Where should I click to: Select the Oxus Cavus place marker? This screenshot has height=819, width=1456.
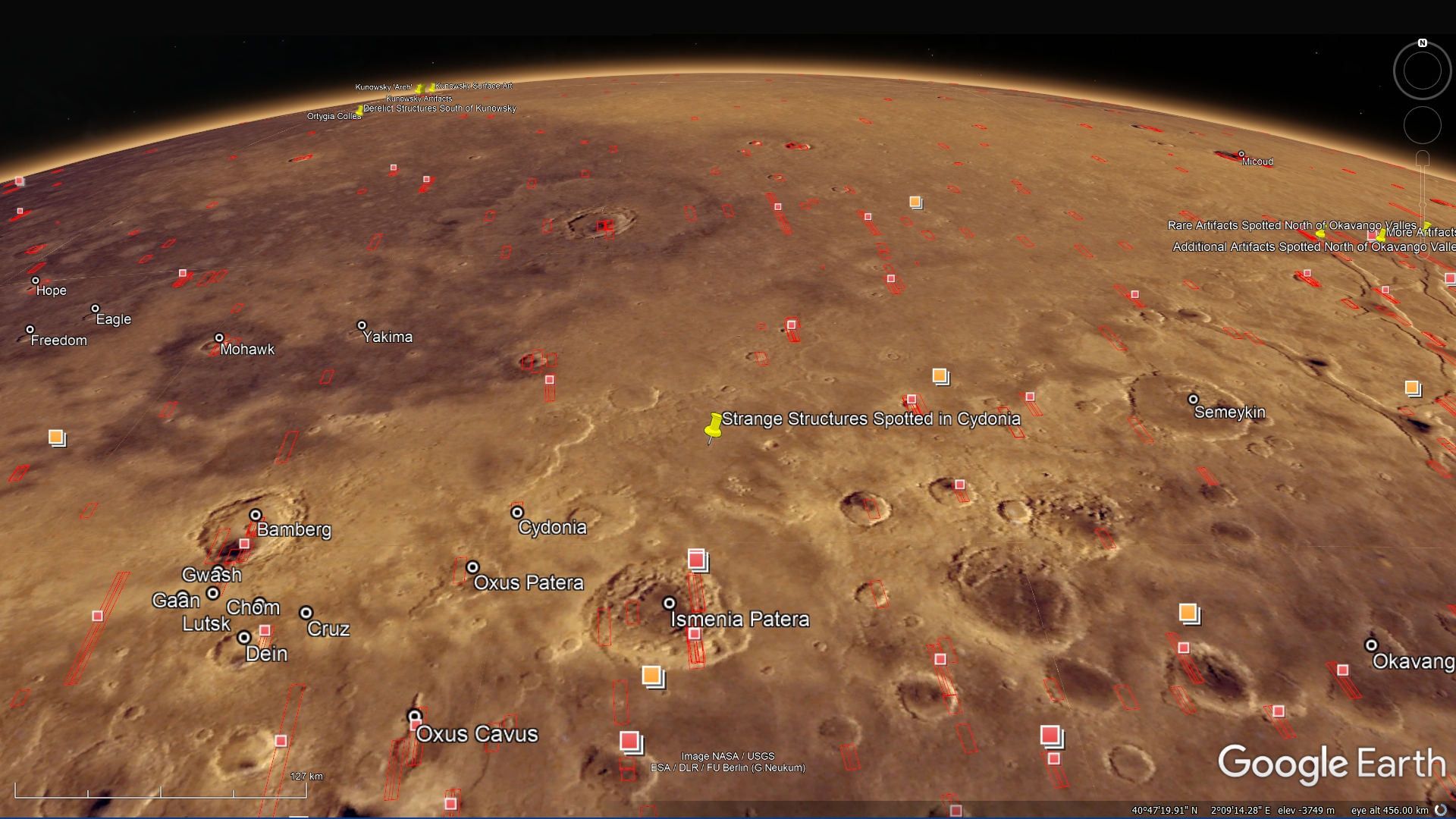414,716
